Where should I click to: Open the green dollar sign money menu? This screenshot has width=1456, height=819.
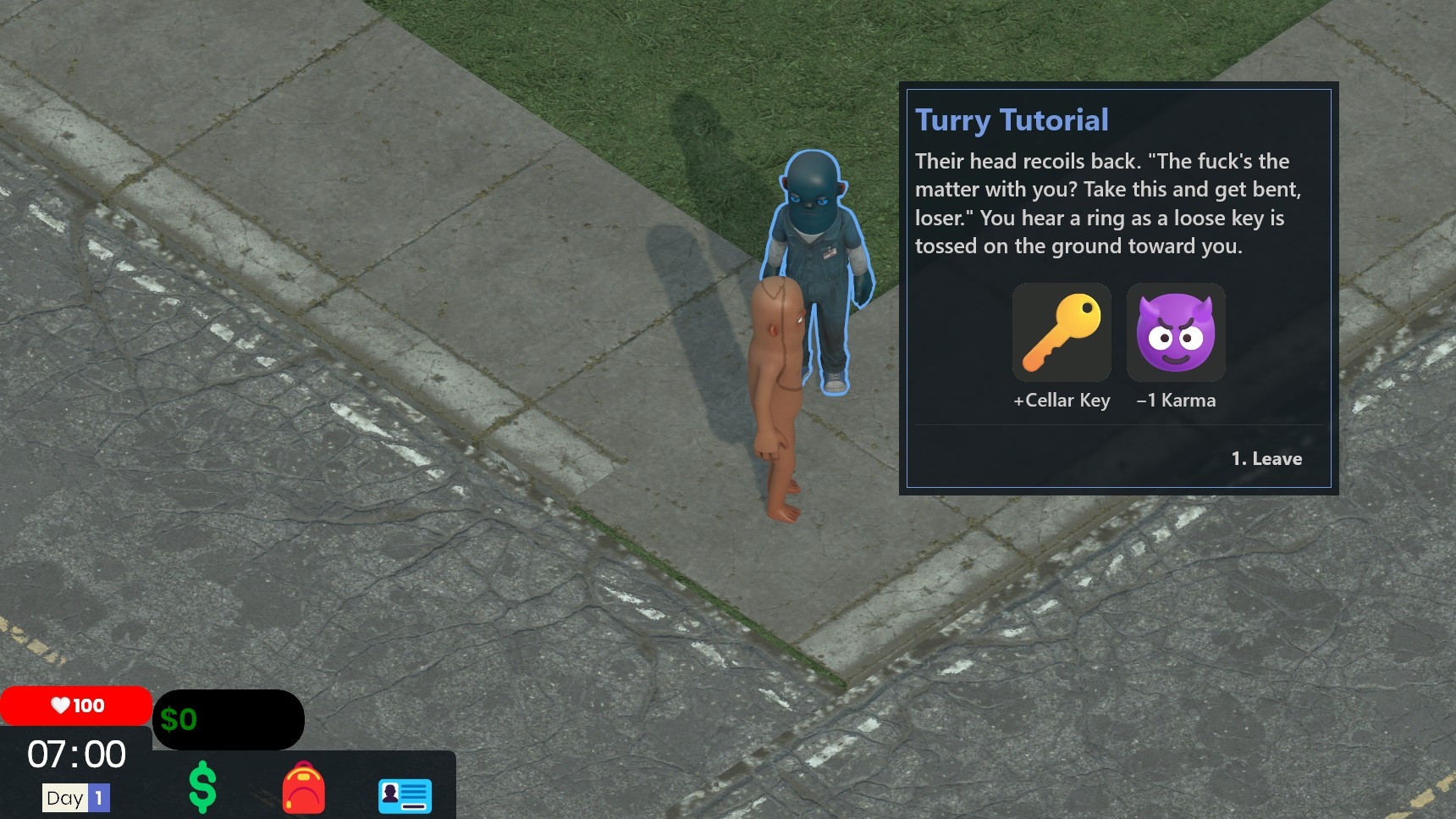(x=202, y=788)
